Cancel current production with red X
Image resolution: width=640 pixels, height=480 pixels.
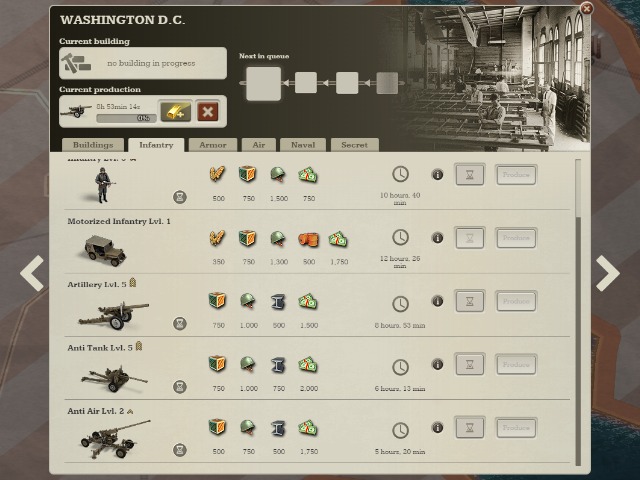(x=208, y=111)
